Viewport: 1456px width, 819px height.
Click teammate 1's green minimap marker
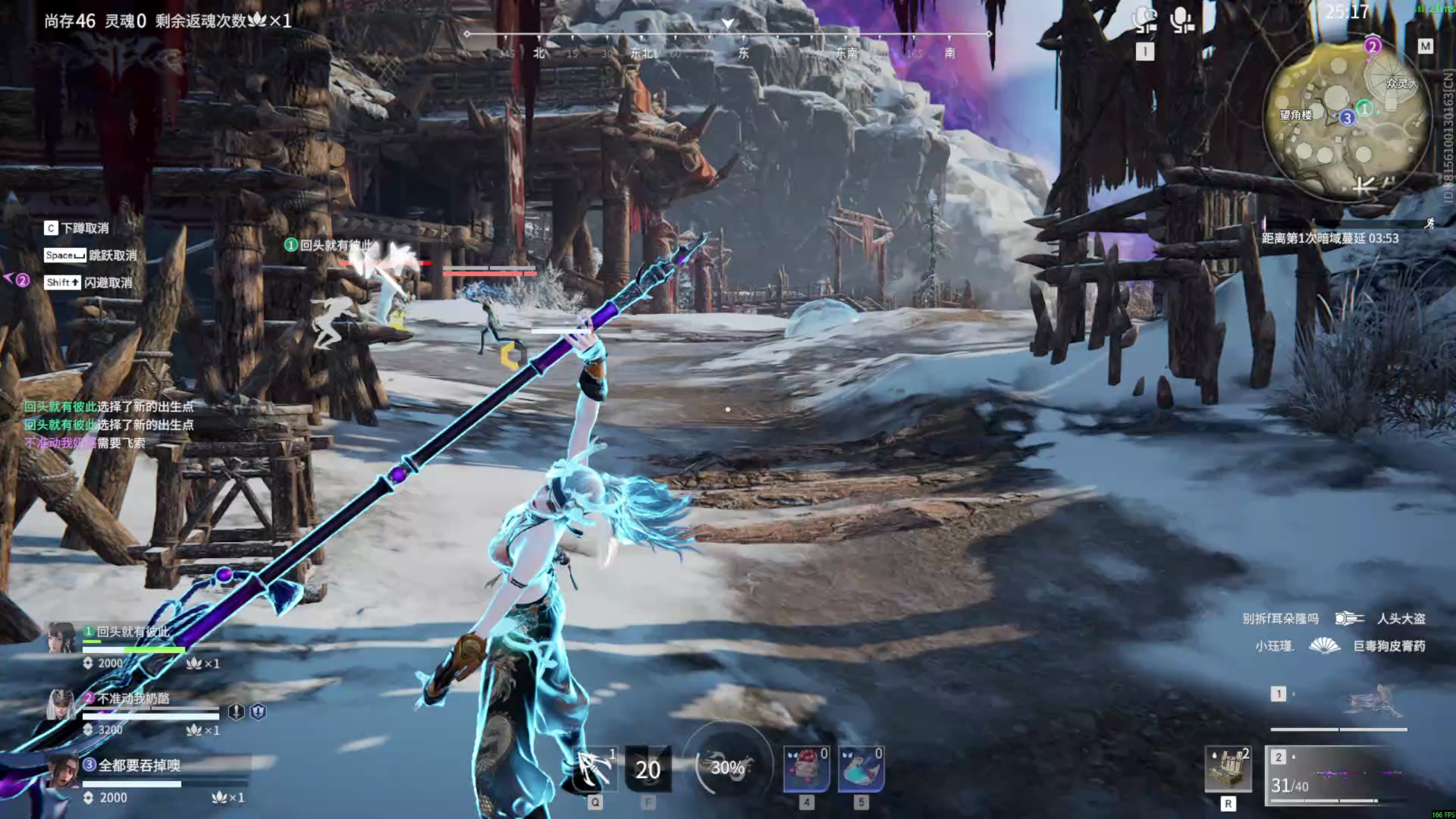click(1364, 109)
